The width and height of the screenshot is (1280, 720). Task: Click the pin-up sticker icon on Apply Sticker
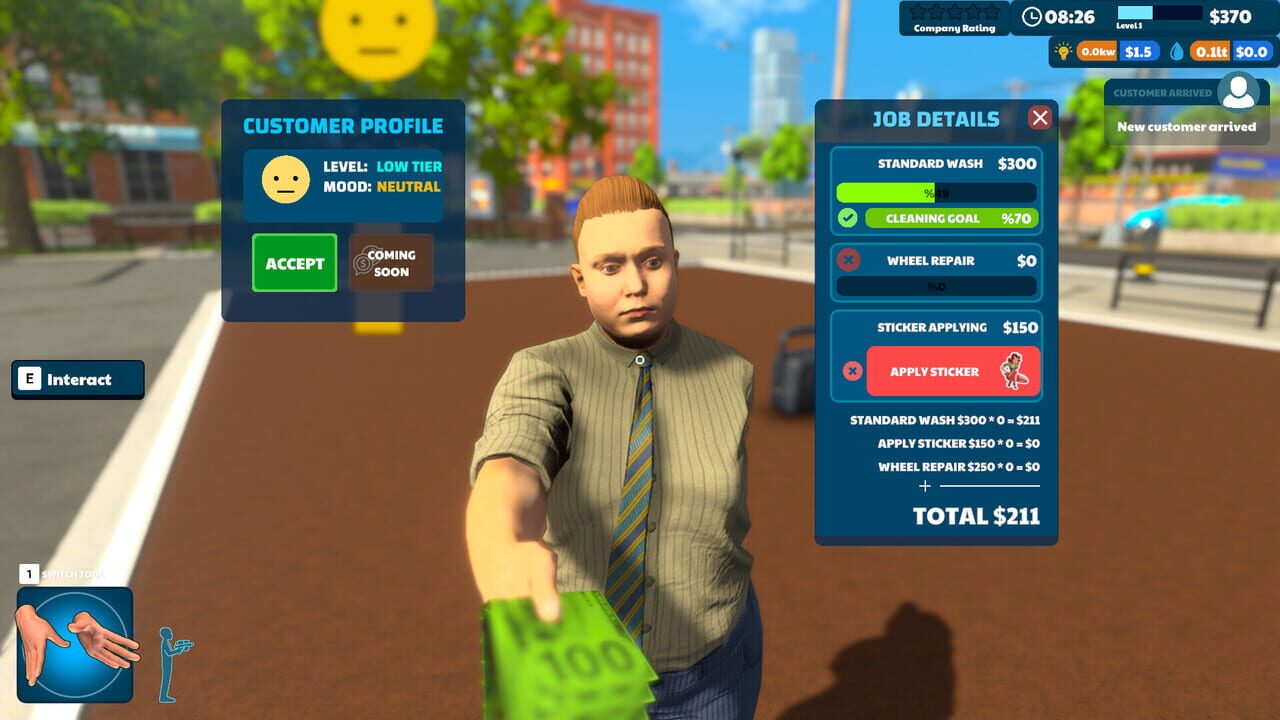pos(1016,370)
